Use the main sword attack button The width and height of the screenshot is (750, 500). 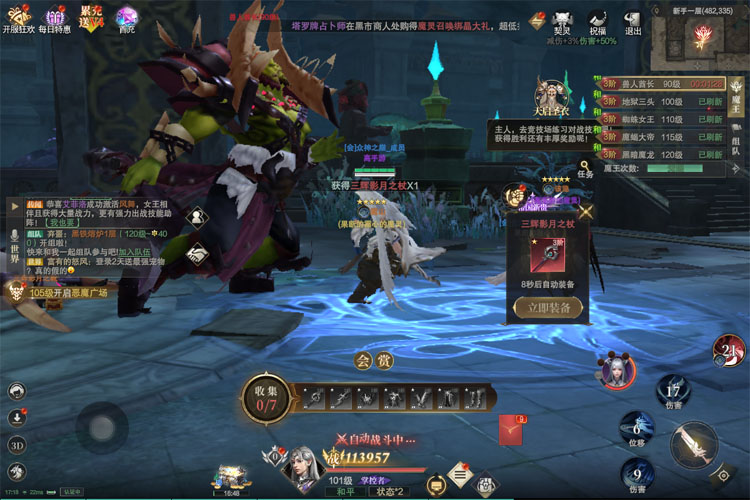[692, 446]
